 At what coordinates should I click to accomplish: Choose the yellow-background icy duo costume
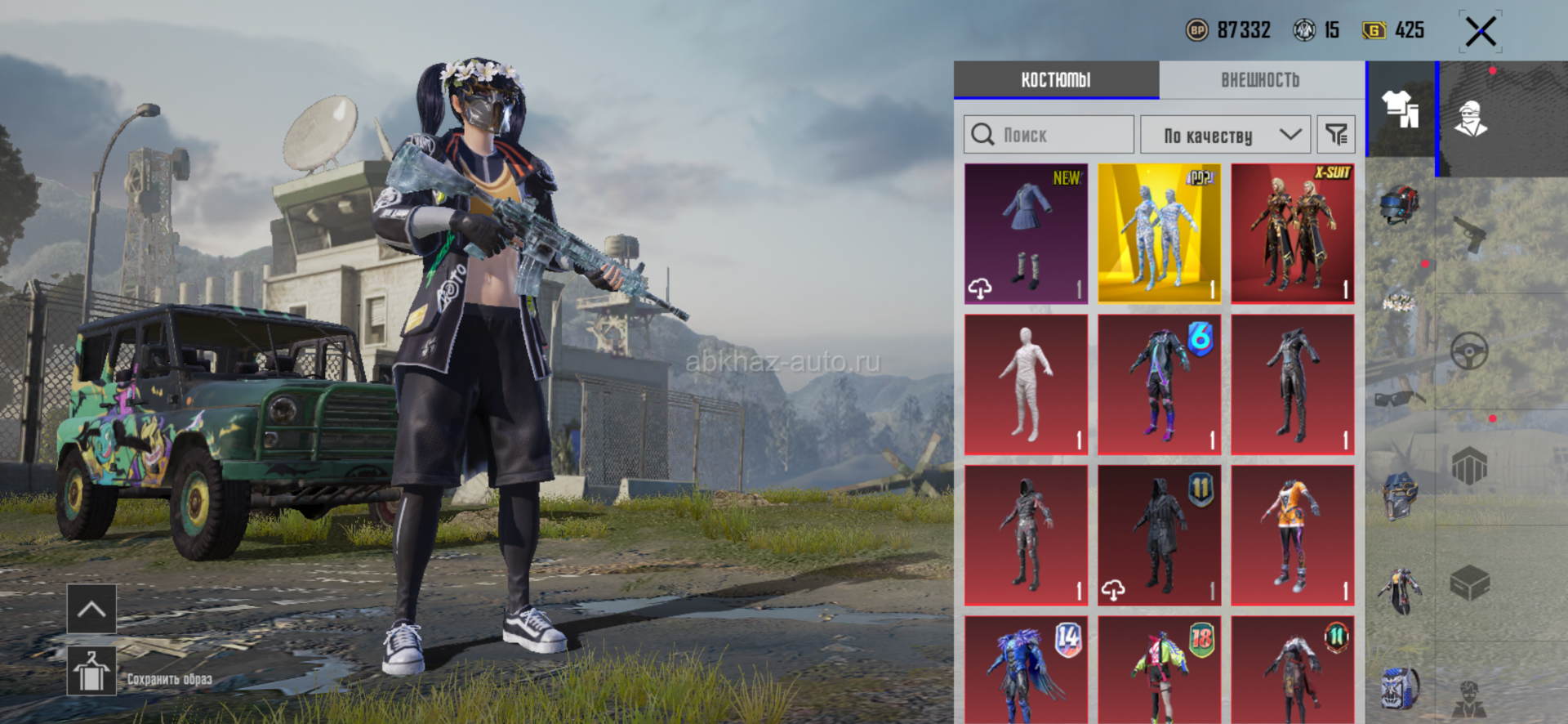pos(1159,234)
